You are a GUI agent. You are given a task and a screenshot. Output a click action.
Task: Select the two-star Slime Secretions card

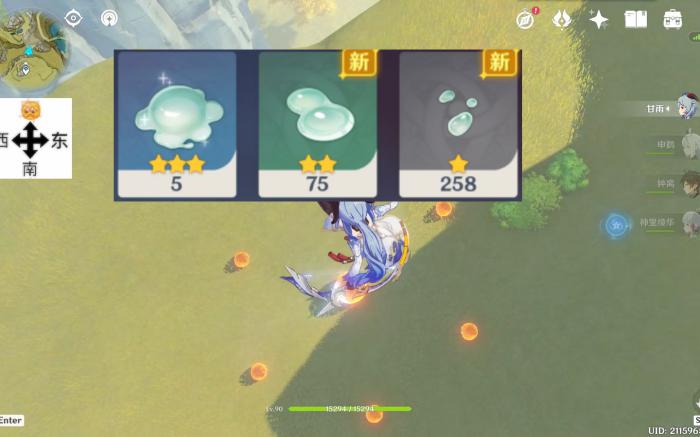tap(317, 124)
